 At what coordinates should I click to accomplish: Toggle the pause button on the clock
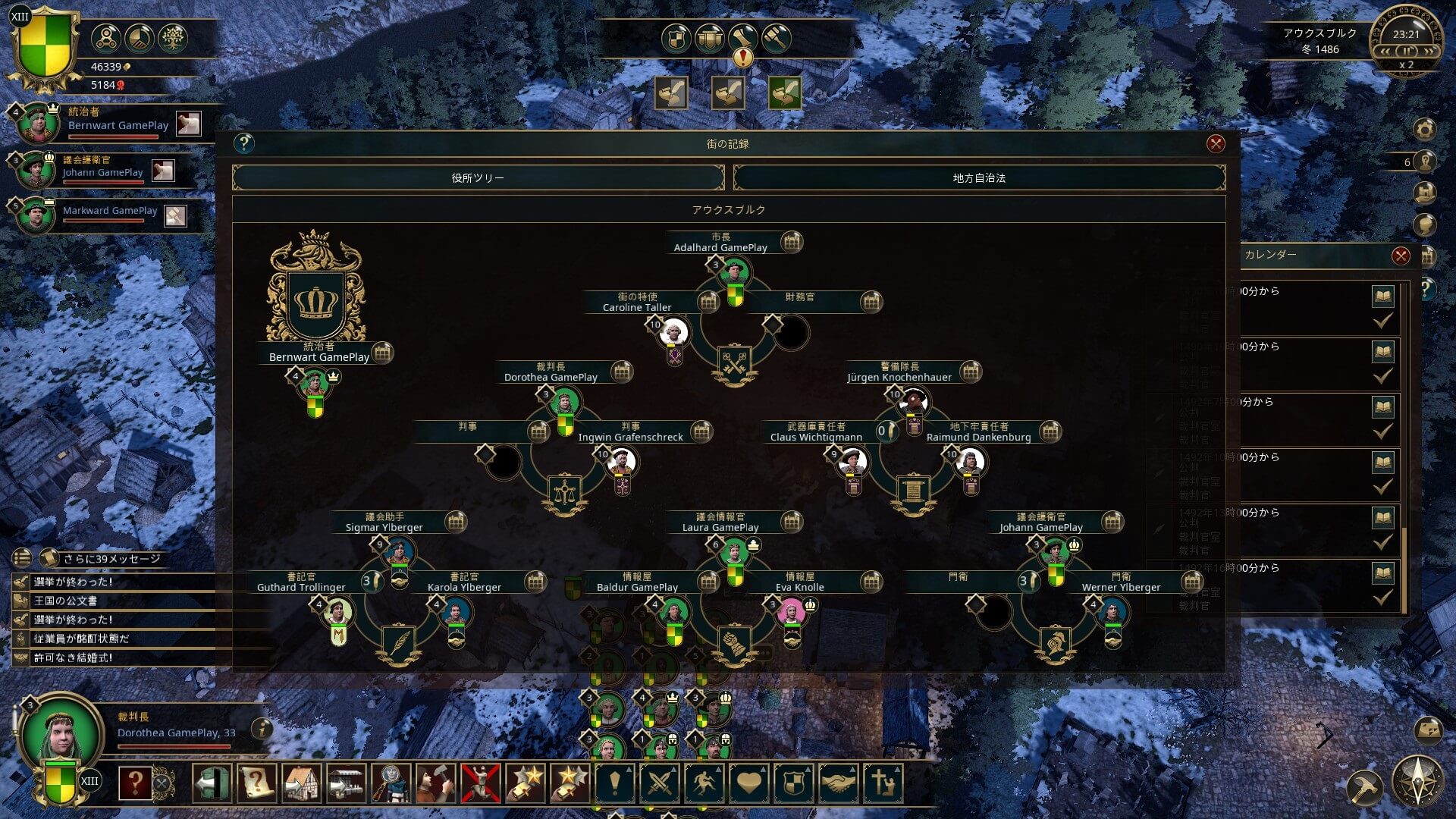1406,51
